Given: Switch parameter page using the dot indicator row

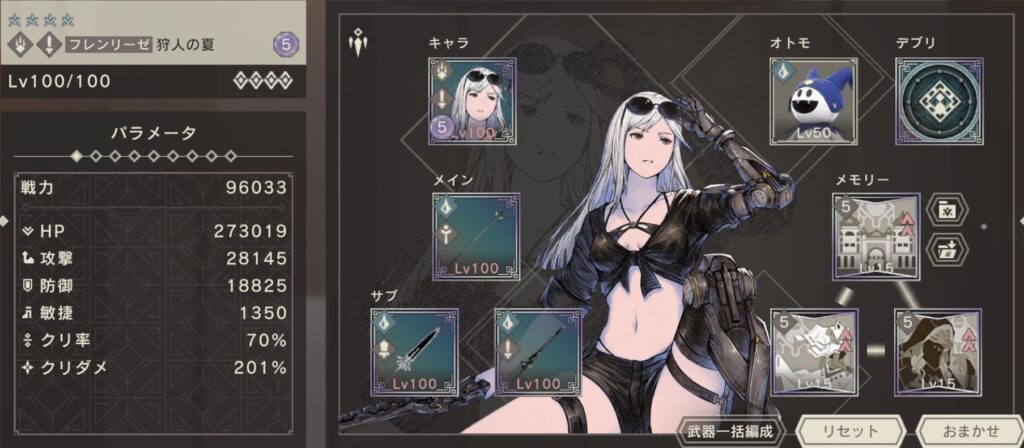Looking at the screenshot, I should tap(153, 156).
